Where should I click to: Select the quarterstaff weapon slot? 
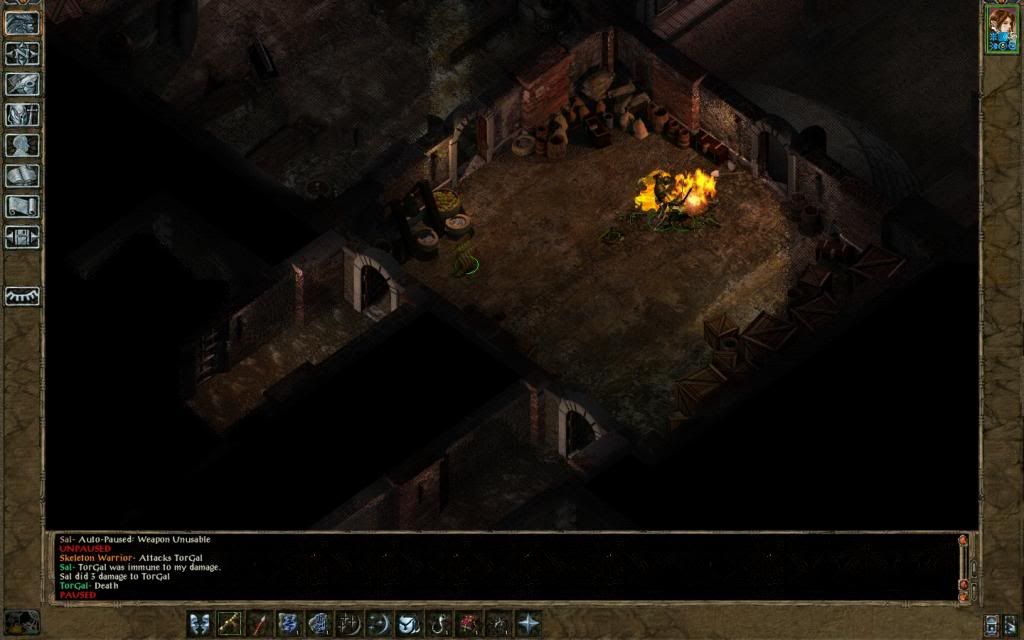coord(230,622)
